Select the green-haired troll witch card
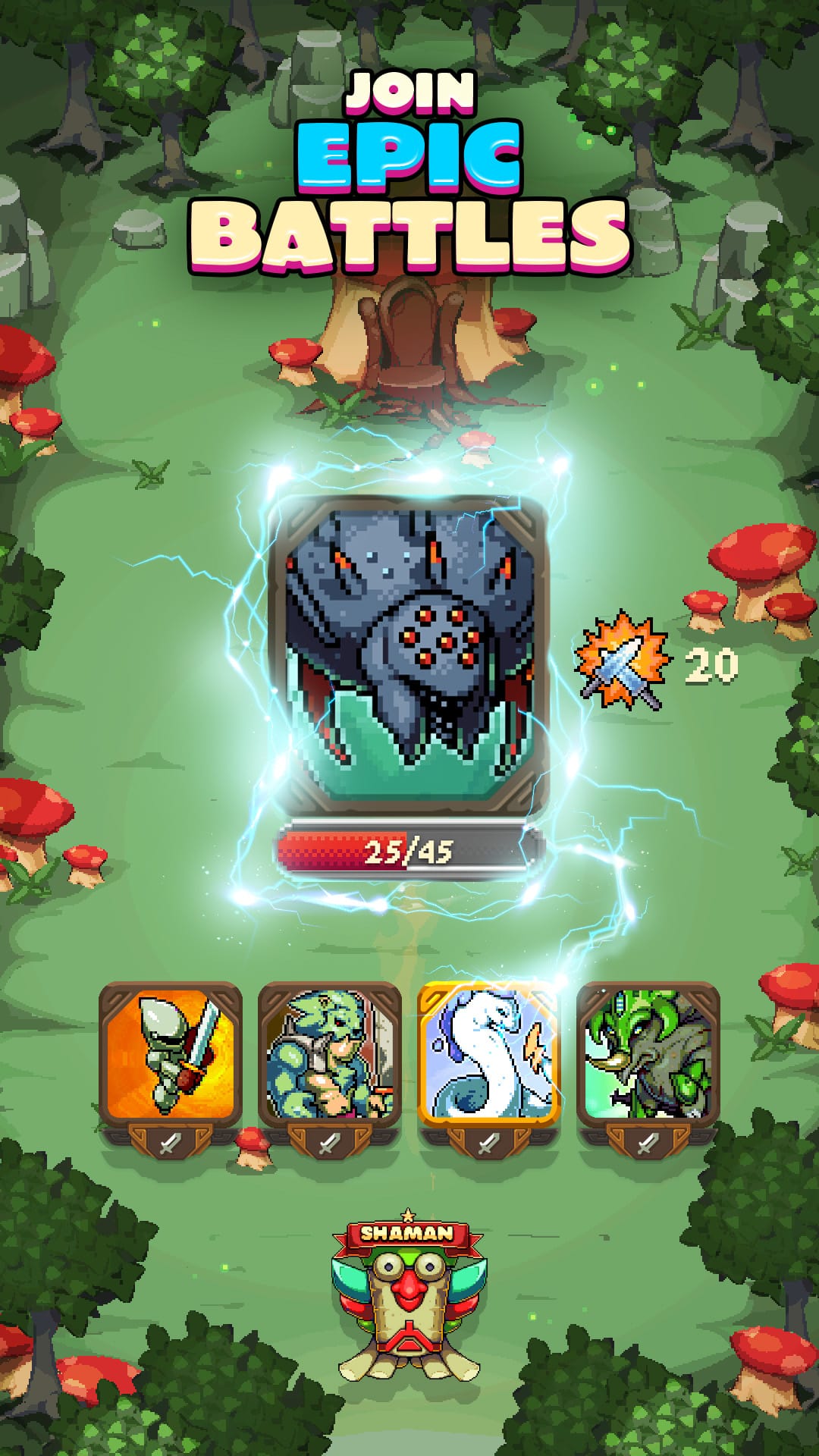The width and height of the screenshot is (819, 1456). tap(648, 1054)
